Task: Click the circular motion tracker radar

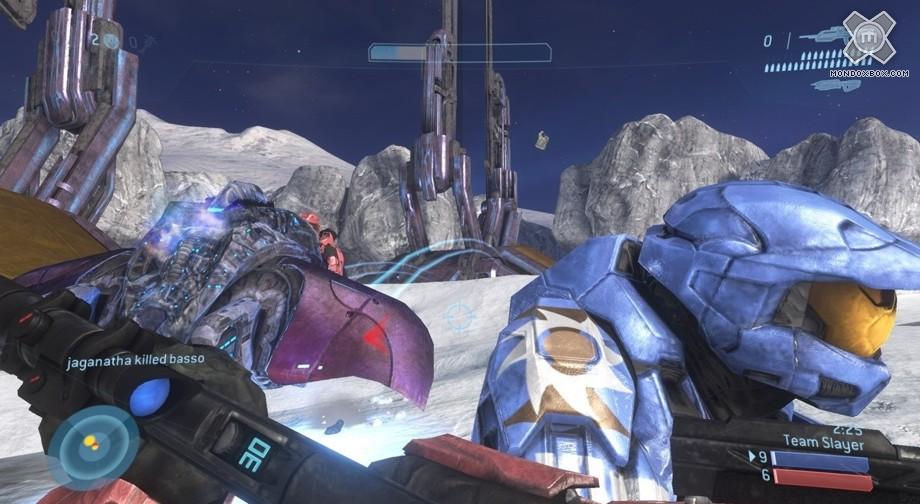Action: tap(93, 447)
